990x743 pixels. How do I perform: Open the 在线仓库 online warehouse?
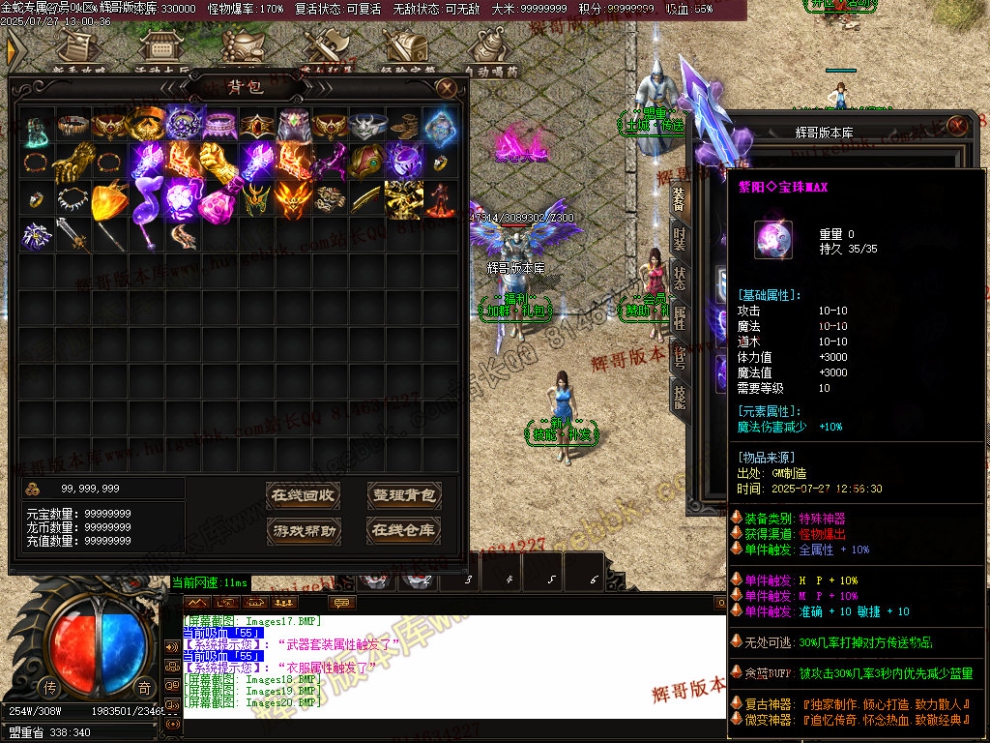[404, 531]
